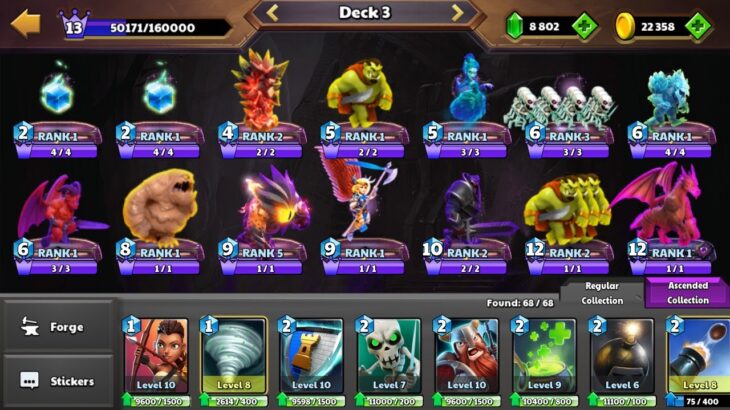Screen dimensions: 730x410
Task: Pick the green poison potion card
Action: [x=544, y=358]
